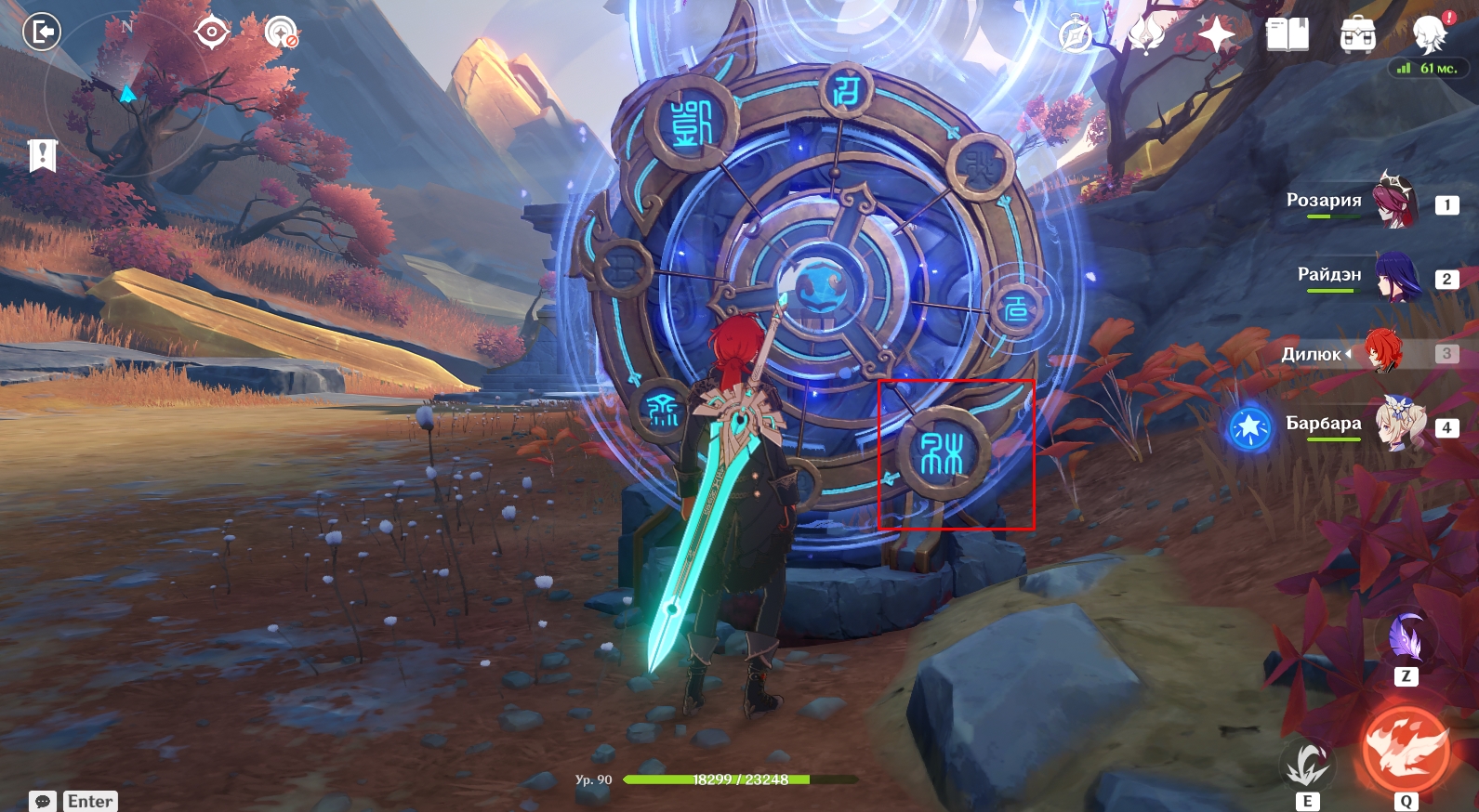This screenshot has height=812, width=1479.
Task: Select active character Дилюк in party list
Action: (1383, 352)
